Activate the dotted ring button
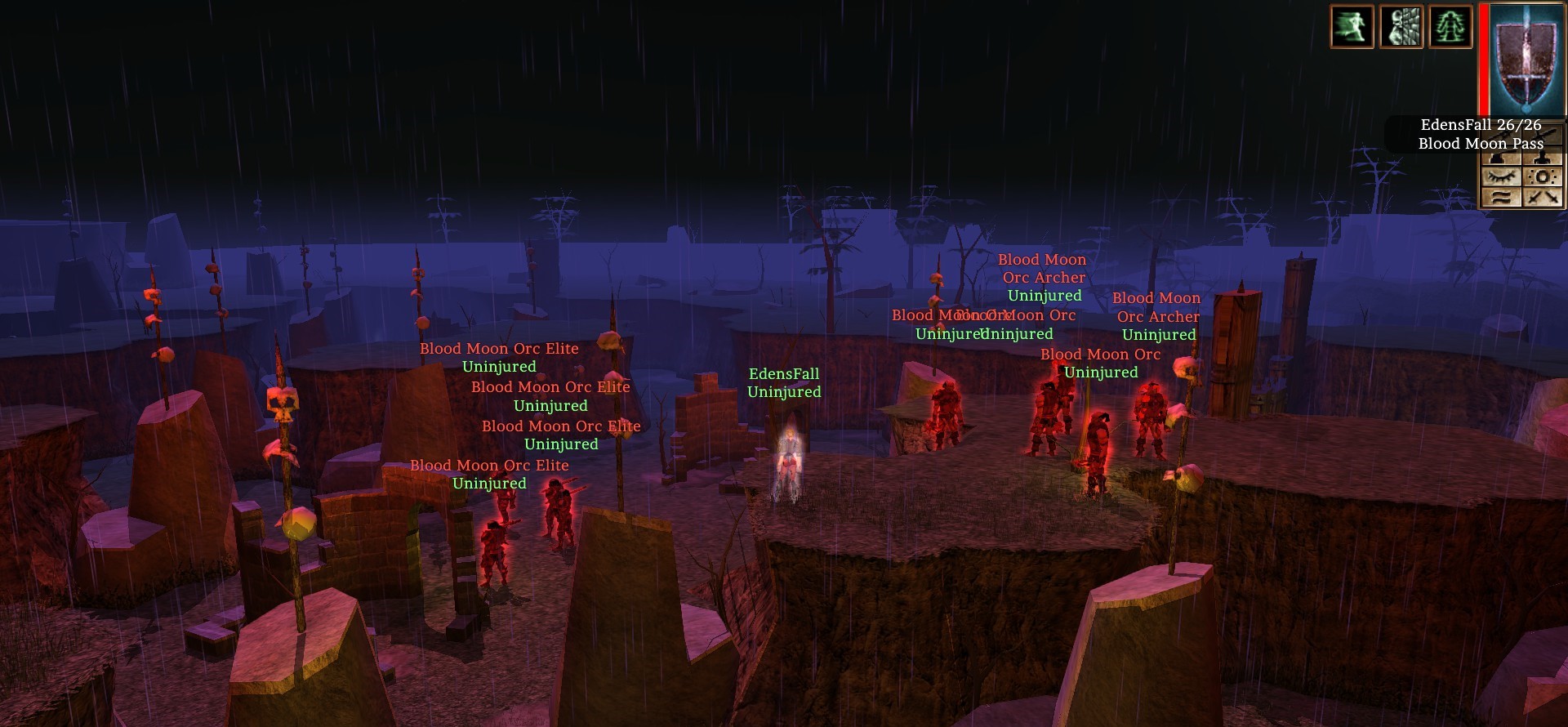Image resolution: width=1568 pixels, height=727 pixels. 1543,176
